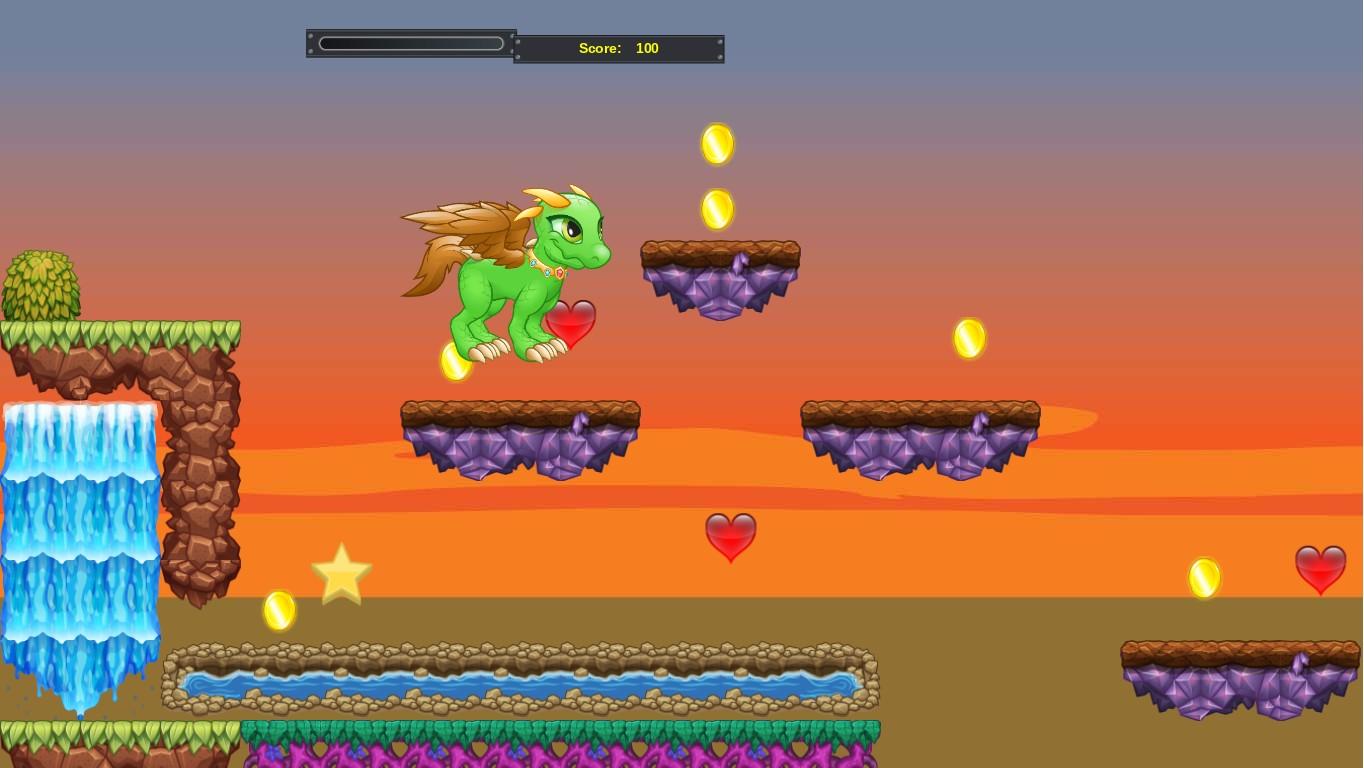Collect the lower of the two stacked coins
Image resolution: width=1364 pixels, height=768 pixels.
[x=718, y=208]
